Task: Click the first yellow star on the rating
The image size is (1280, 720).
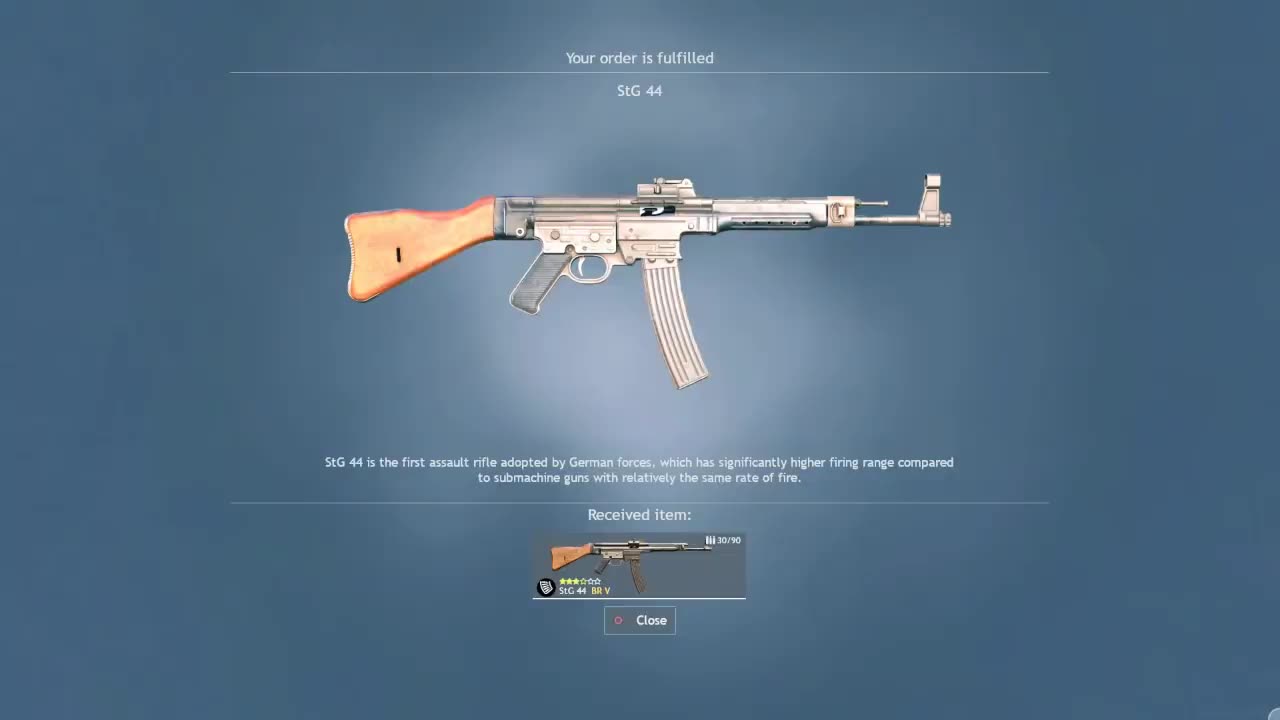Action: [563, 580]
